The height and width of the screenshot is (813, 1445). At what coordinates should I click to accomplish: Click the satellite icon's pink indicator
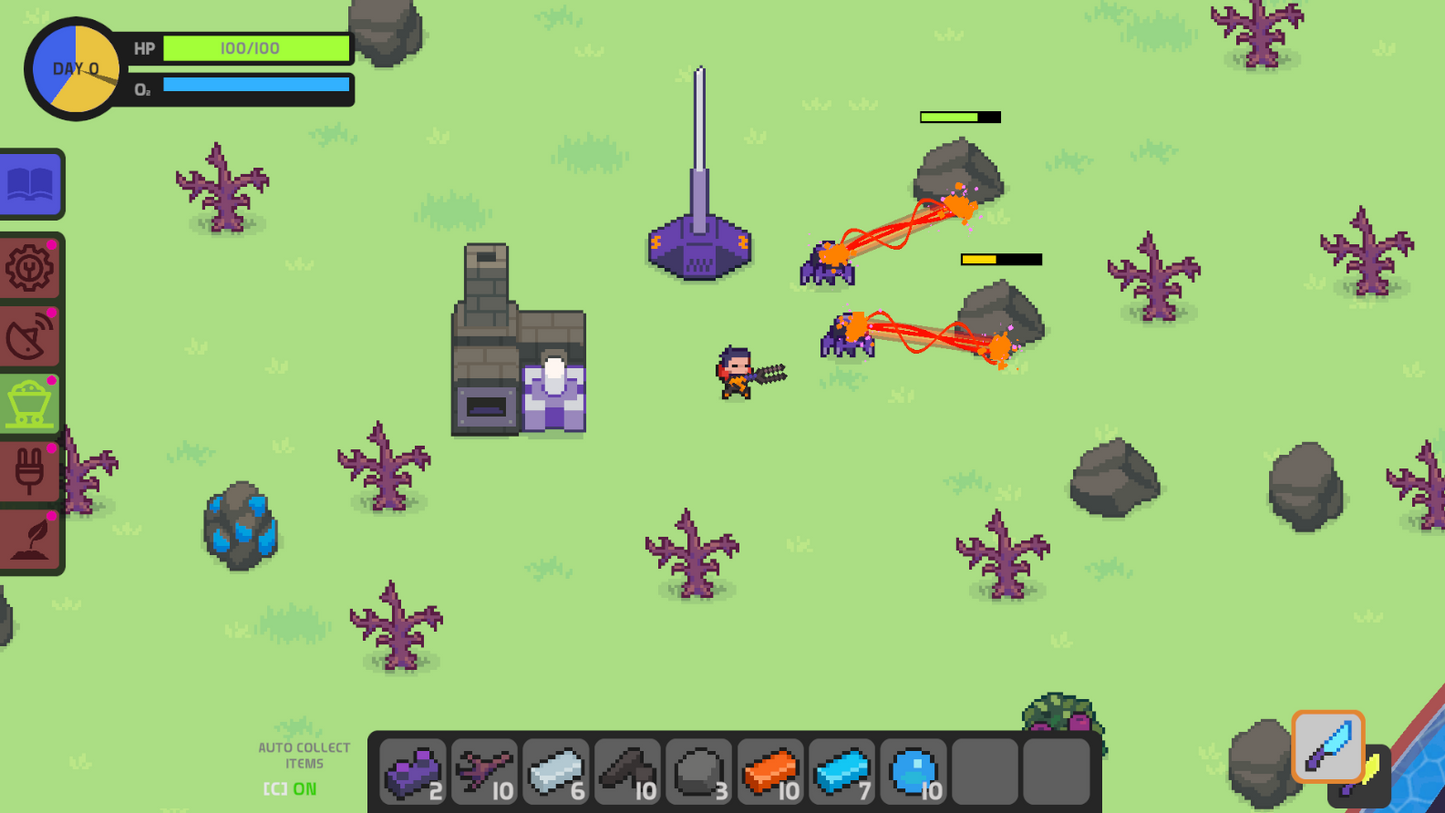tap(52, 313)
